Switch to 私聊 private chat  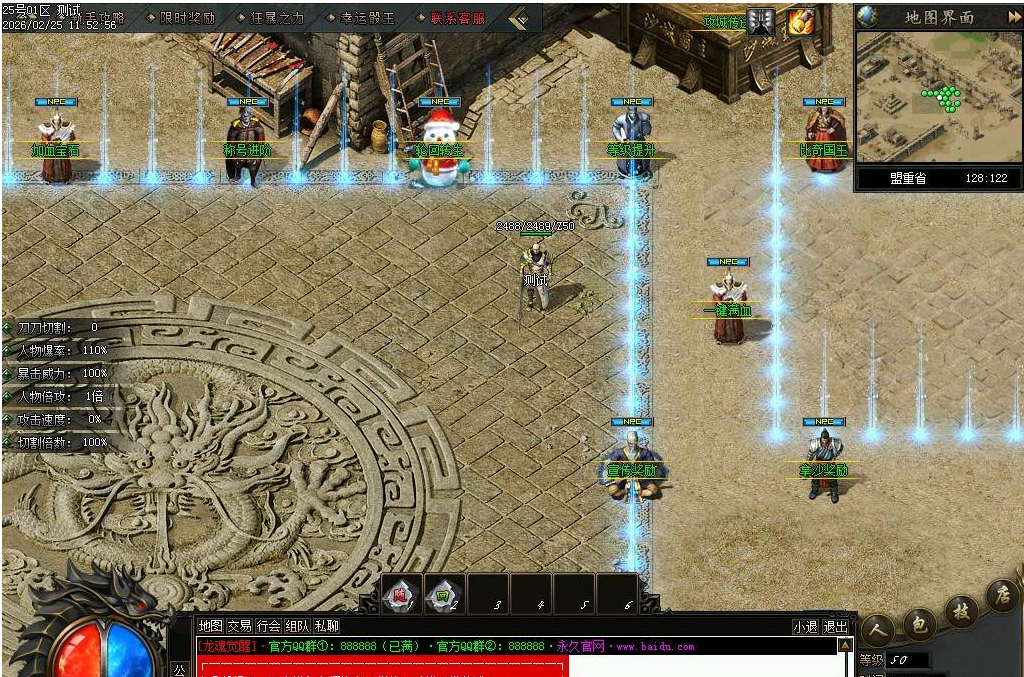(326, 626)
